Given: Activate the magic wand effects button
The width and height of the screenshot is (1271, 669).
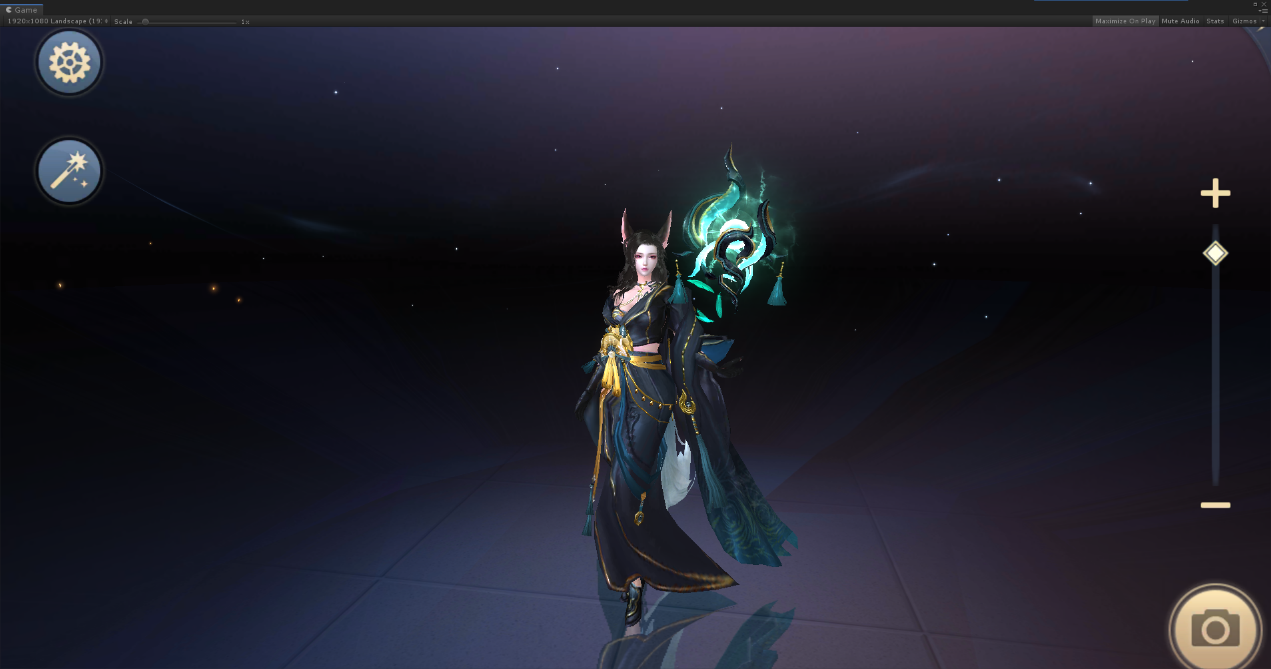Looking at the screenshot, I should [69, 170].
